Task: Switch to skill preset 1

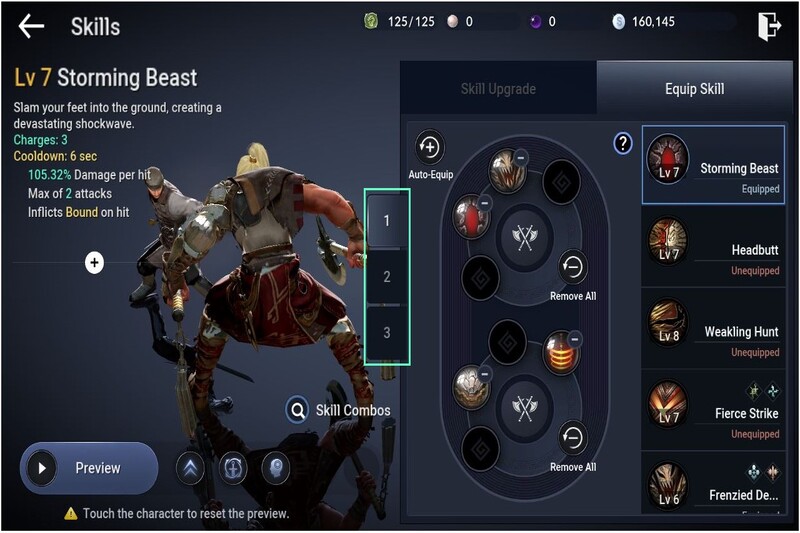Action: (387, 219)
